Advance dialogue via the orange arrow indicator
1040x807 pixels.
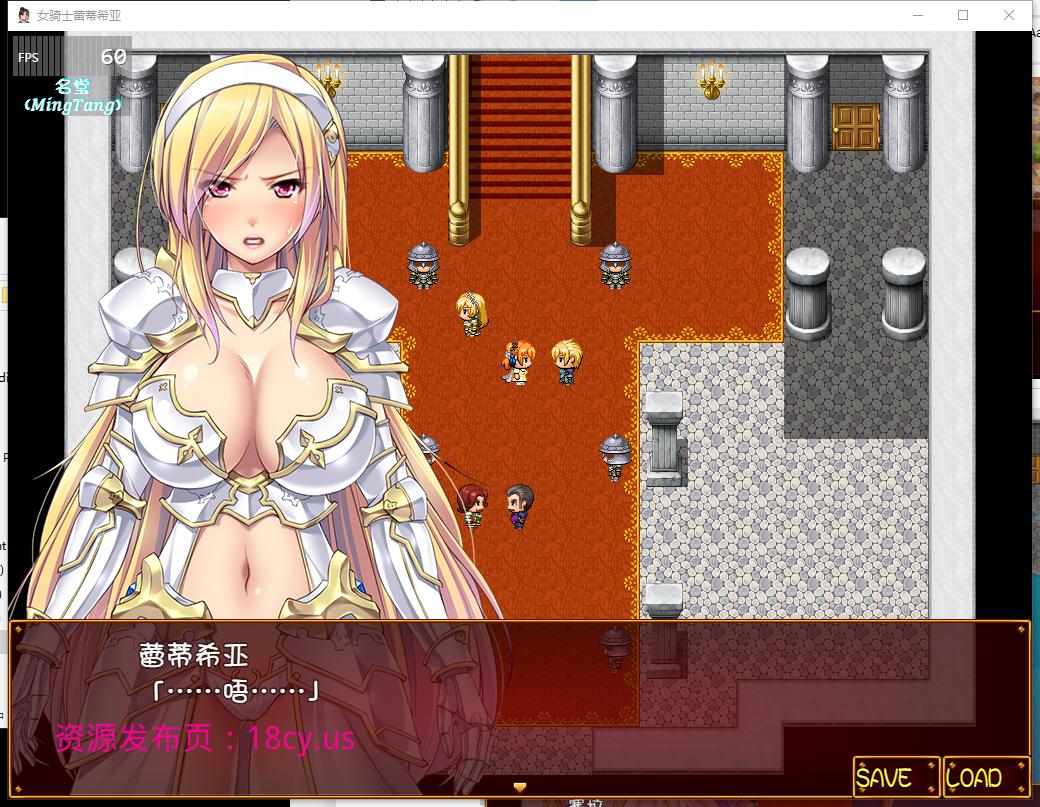[x=519, y=787]
